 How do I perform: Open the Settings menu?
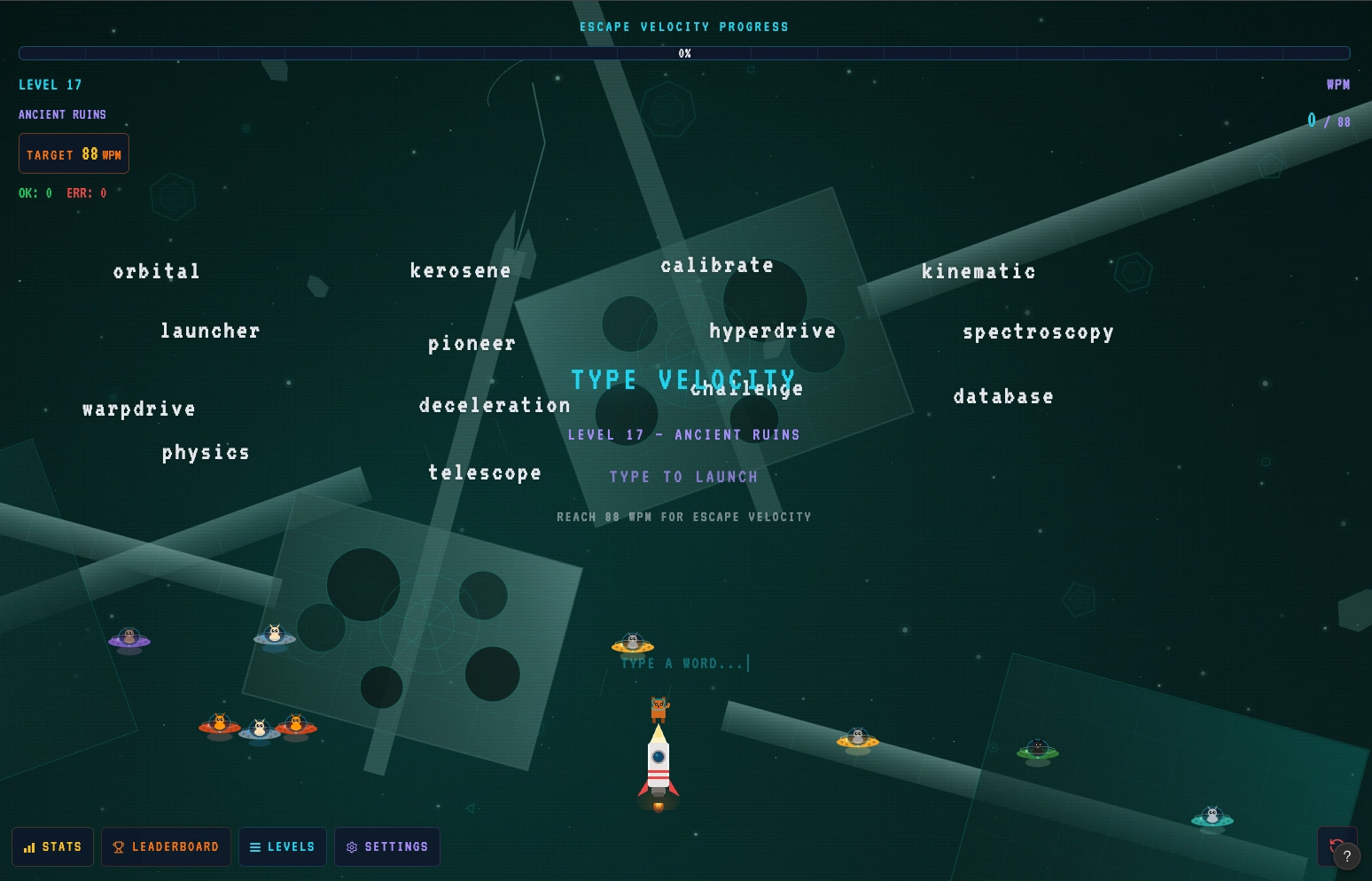[386, 846]
